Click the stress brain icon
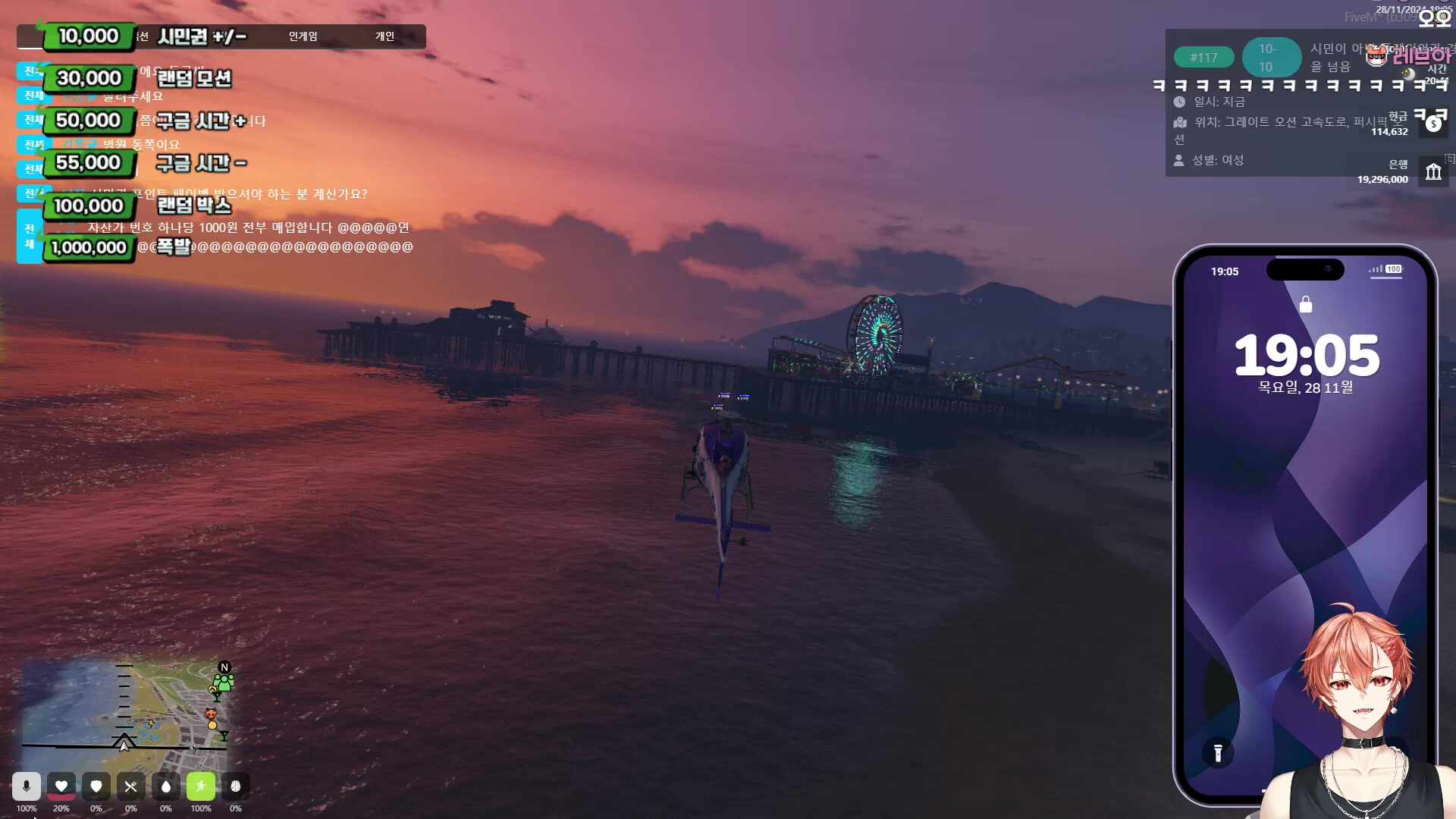 [236, 786]
